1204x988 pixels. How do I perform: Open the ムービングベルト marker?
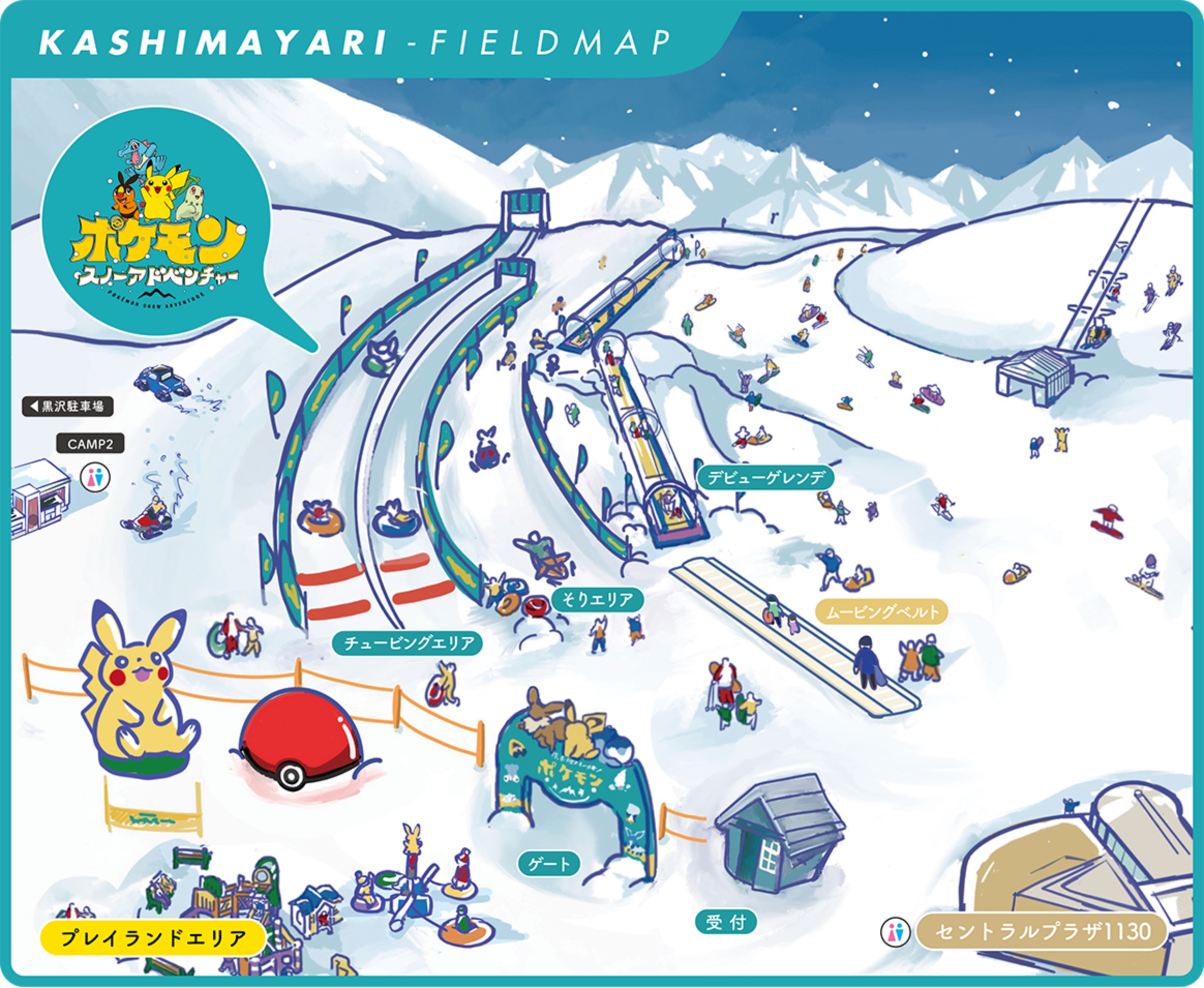point(881,612)
